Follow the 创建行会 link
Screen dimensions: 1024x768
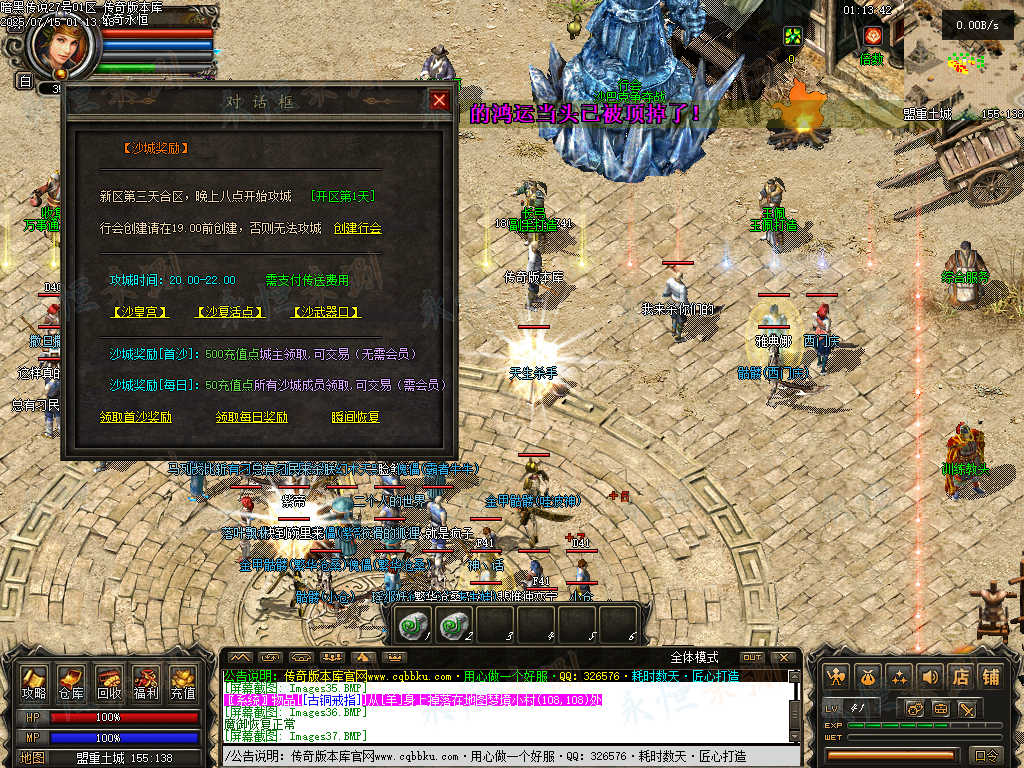[358, 229]
